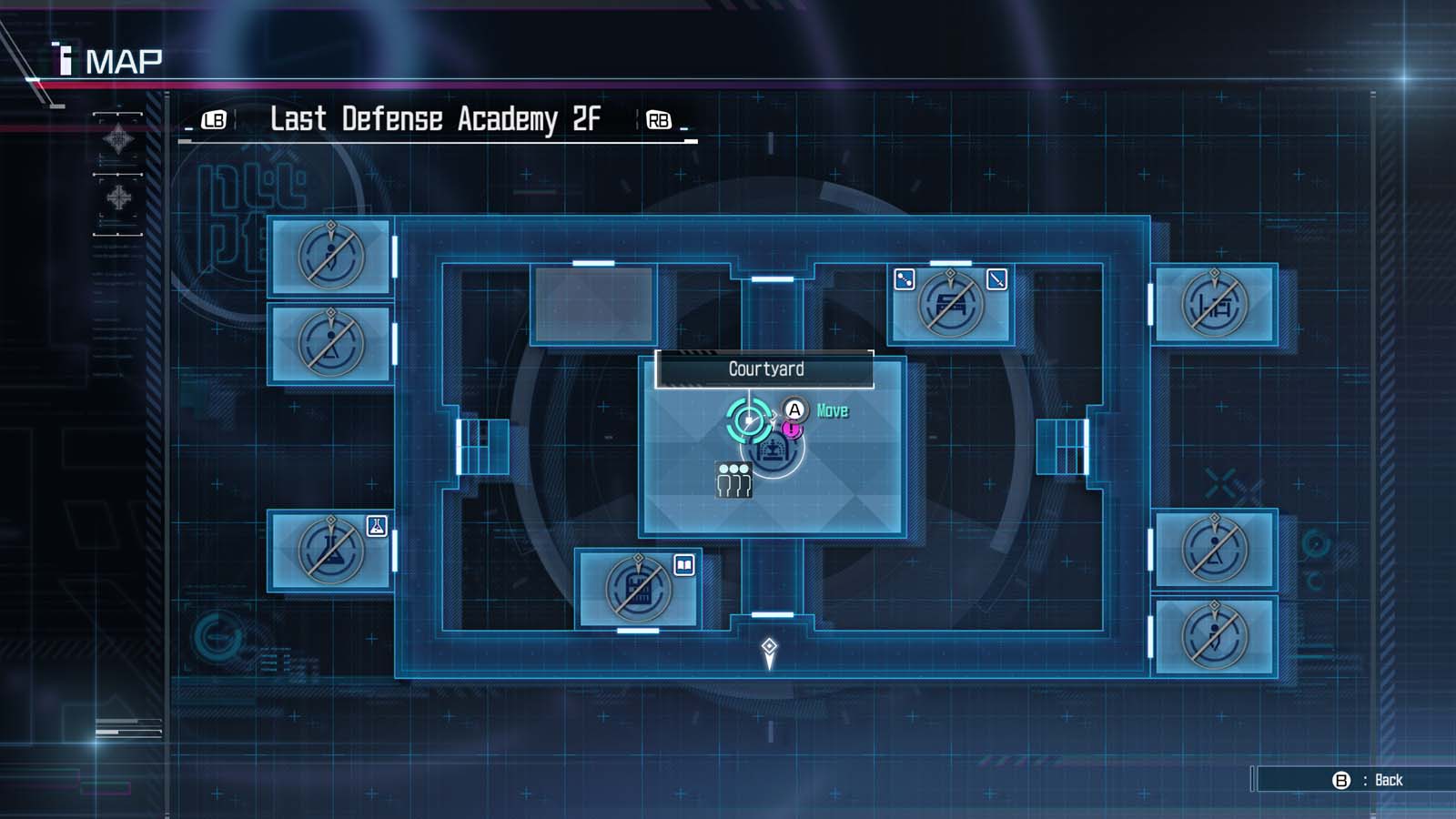1456x819 pixels.
Task: Select the sword icon on the dormitory room
Action: (x=996, y=279)
